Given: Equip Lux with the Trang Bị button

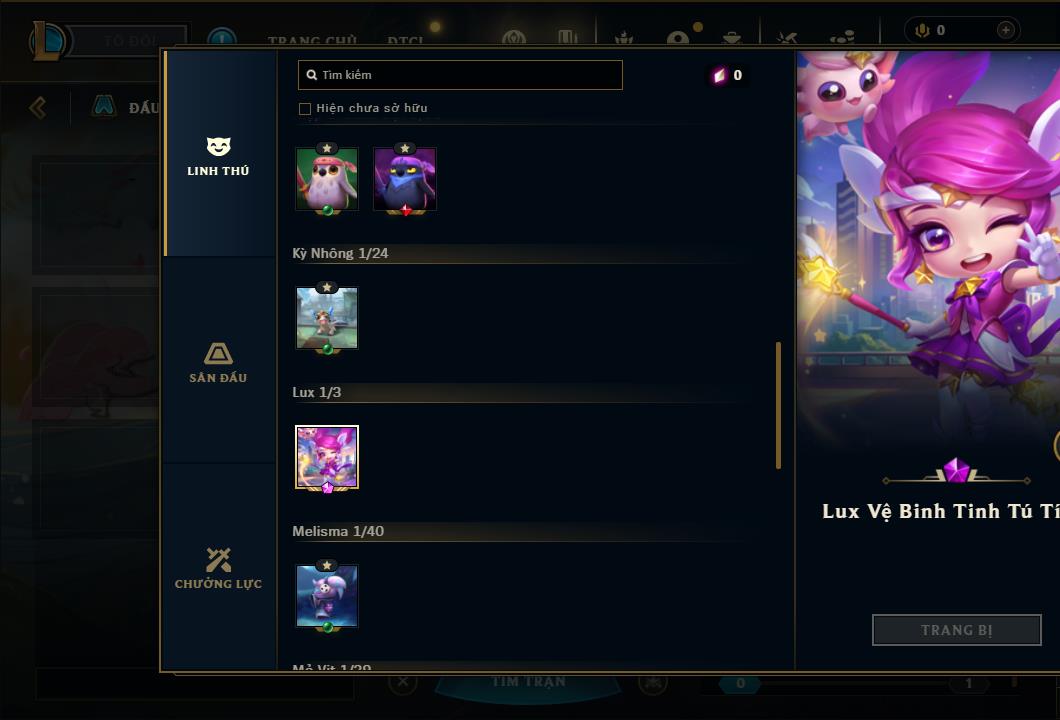Looking at the screenshot, I should [x=956, y=630].
